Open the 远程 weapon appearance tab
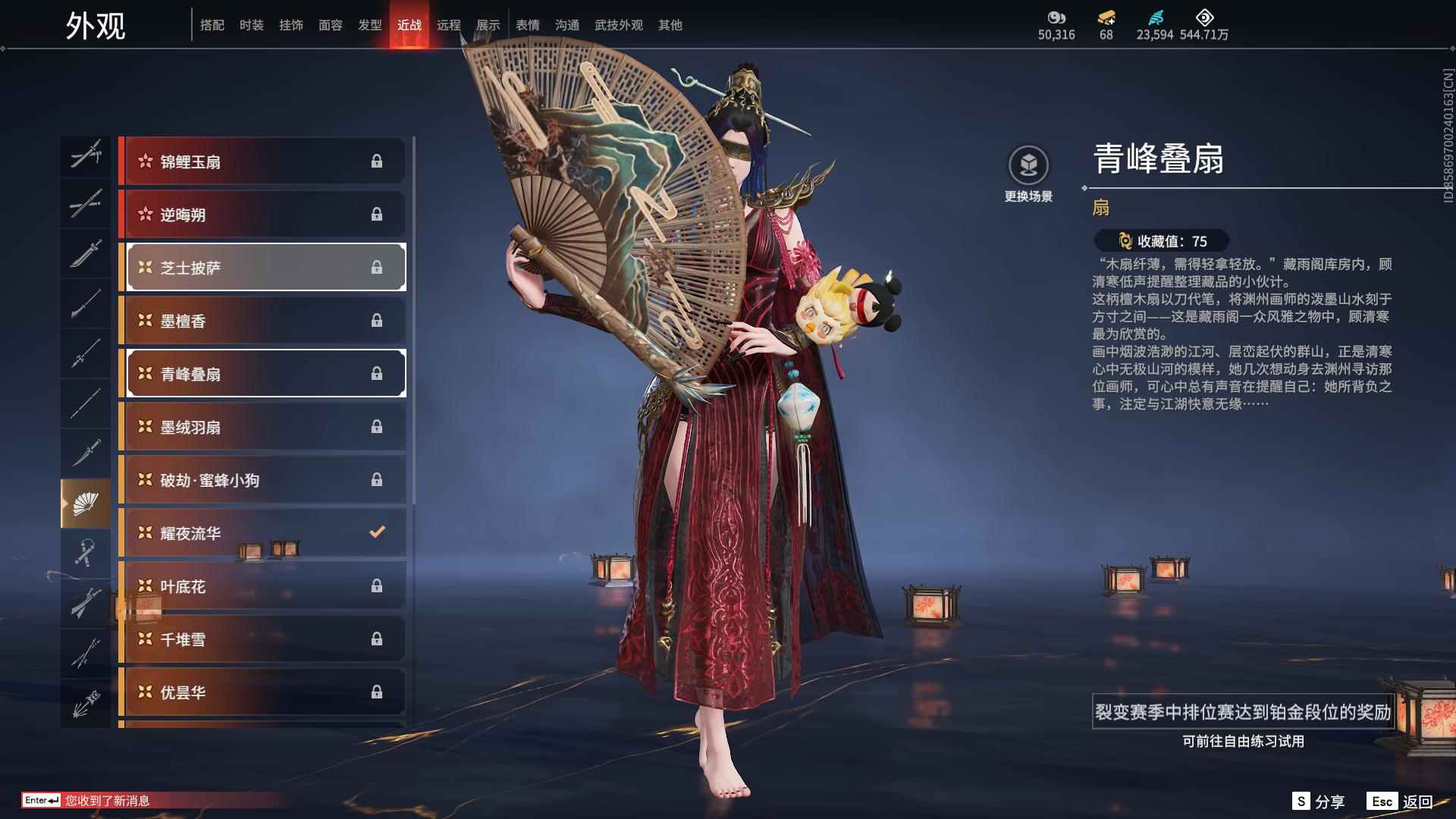 [x=449, y=24]
